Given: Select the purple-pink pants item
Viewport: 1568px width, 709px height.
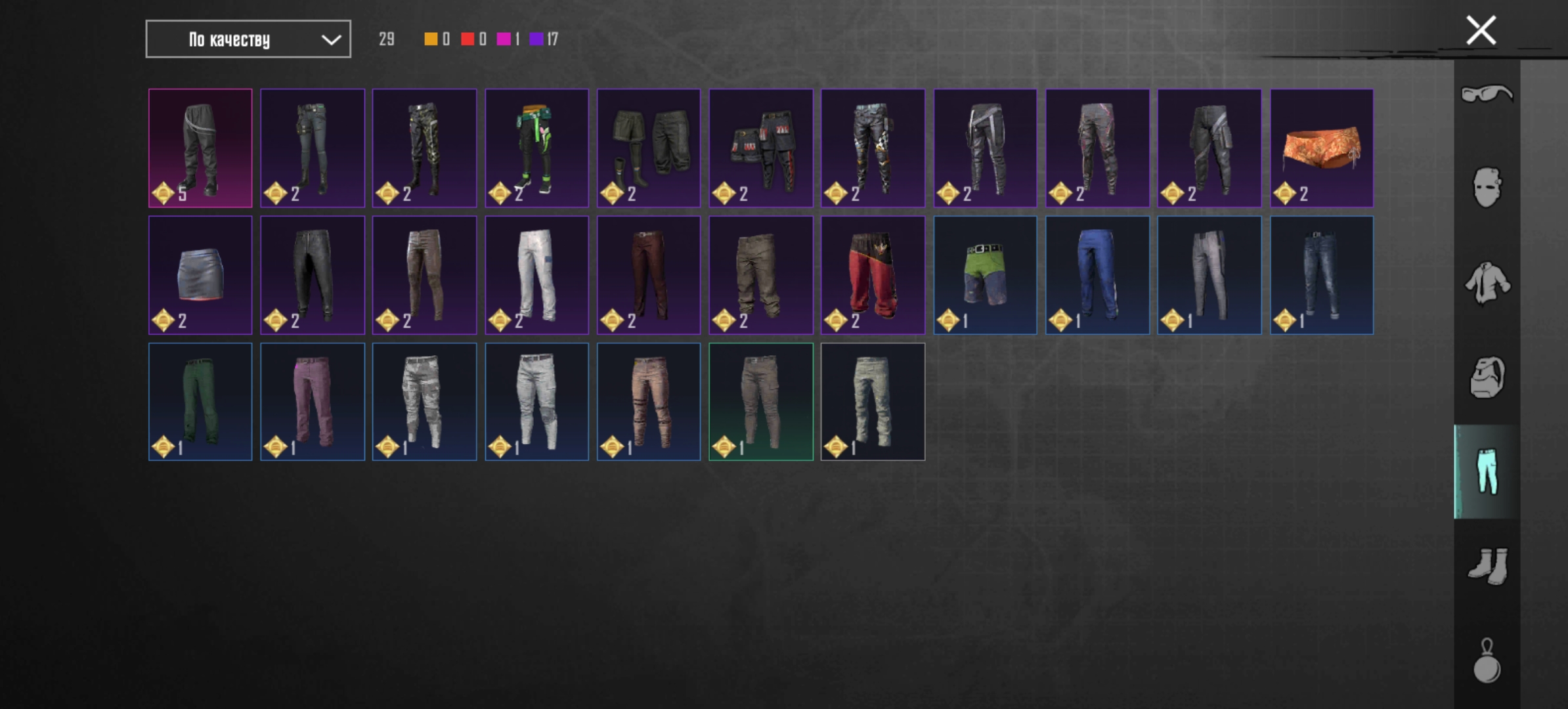Looking at the screenshot, I should pyautogui.click(x=313, y=402).
